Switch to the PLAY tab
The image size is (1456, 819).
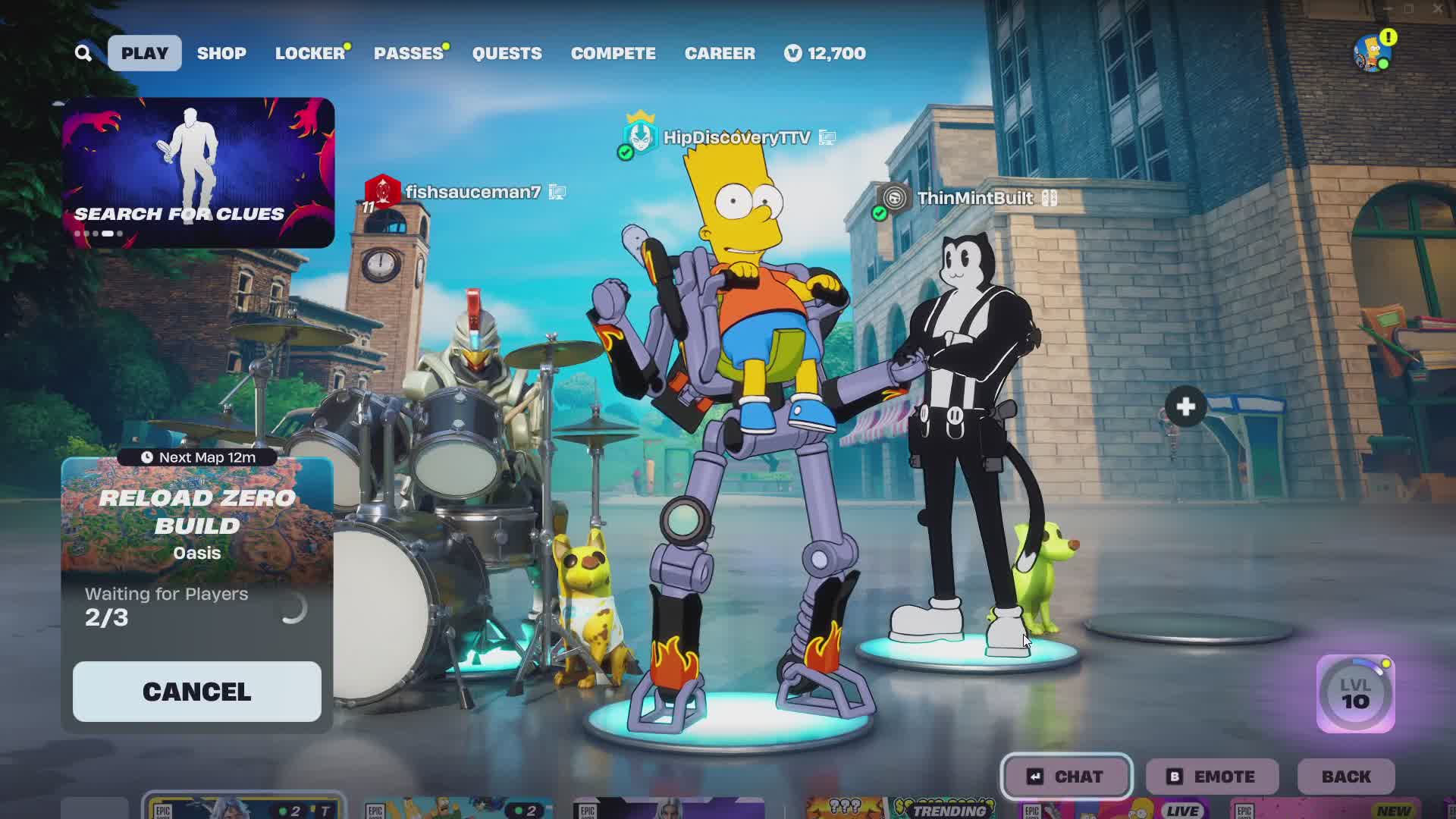(x=144, y=53)
